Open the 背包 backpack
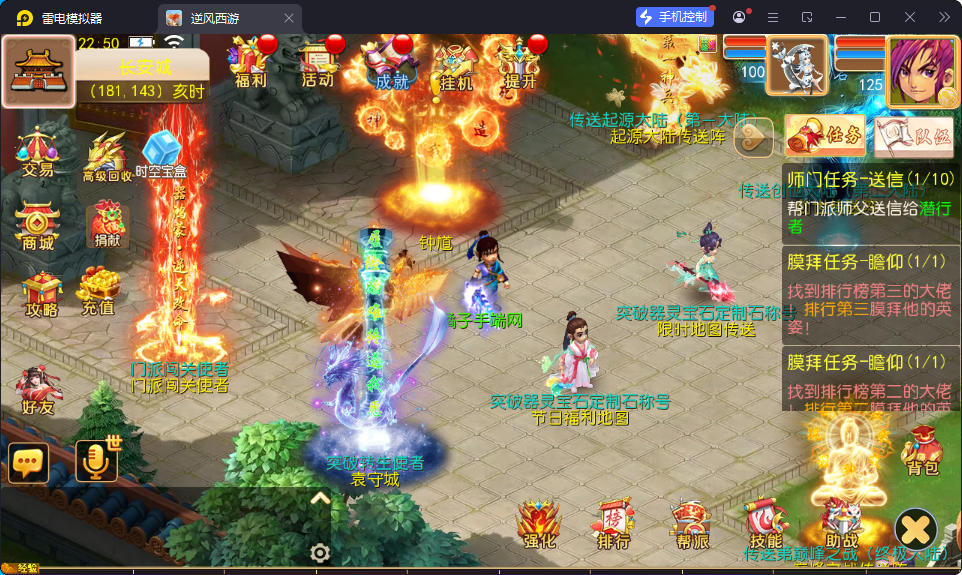This screenshot has width=962, height=575. pos(922,451)
